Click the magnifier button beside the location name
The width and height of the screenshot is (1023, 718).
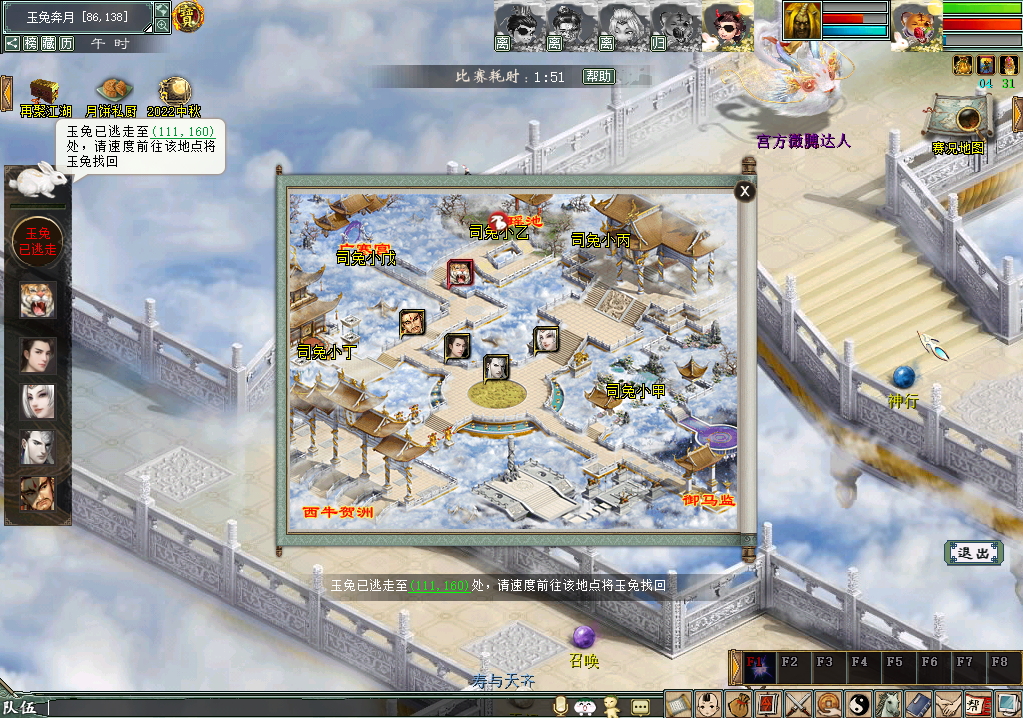(162, 25)
